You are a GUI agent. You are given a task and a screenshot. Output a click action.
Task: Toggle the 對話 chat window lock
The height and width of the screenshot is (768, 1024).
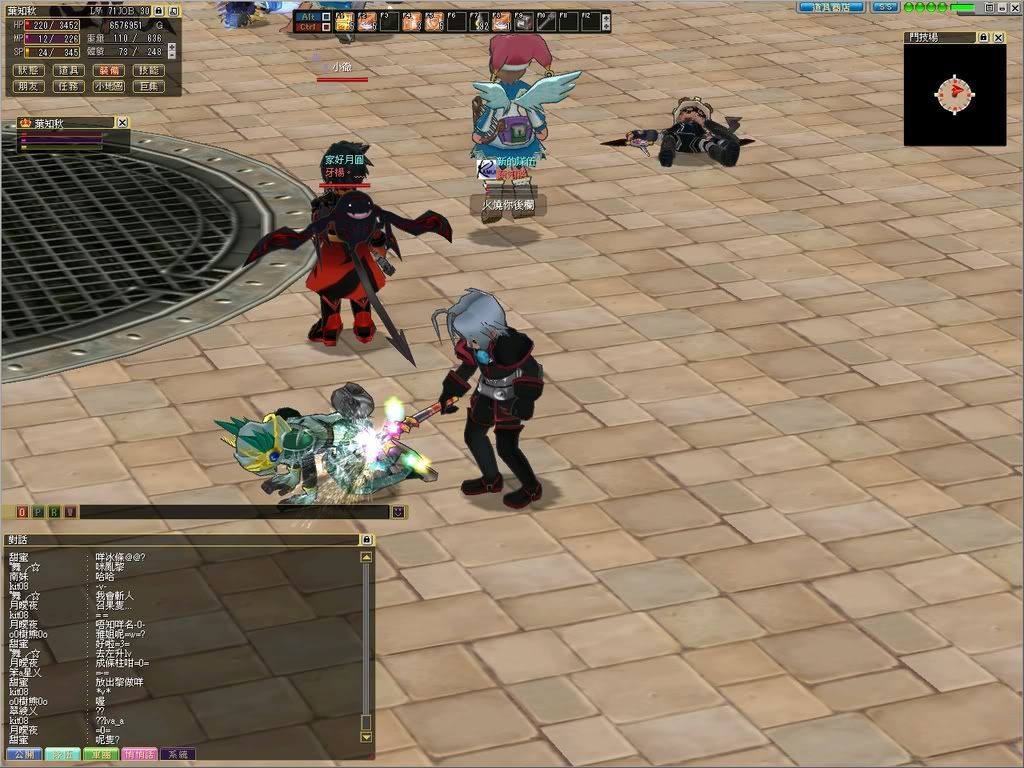point(366,540)
